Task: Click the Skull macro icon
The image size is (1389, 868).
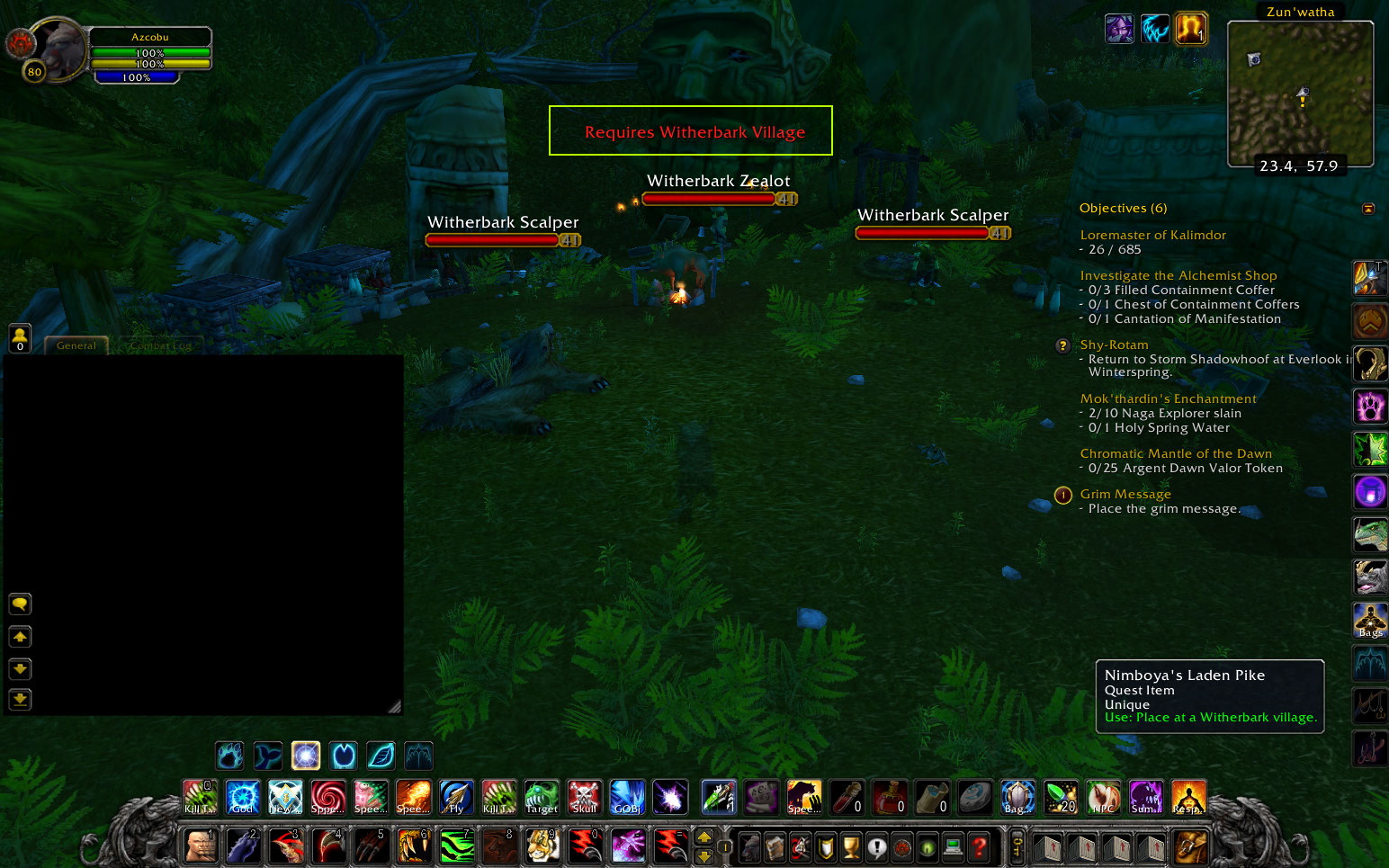Action: [x=584, y=797]
